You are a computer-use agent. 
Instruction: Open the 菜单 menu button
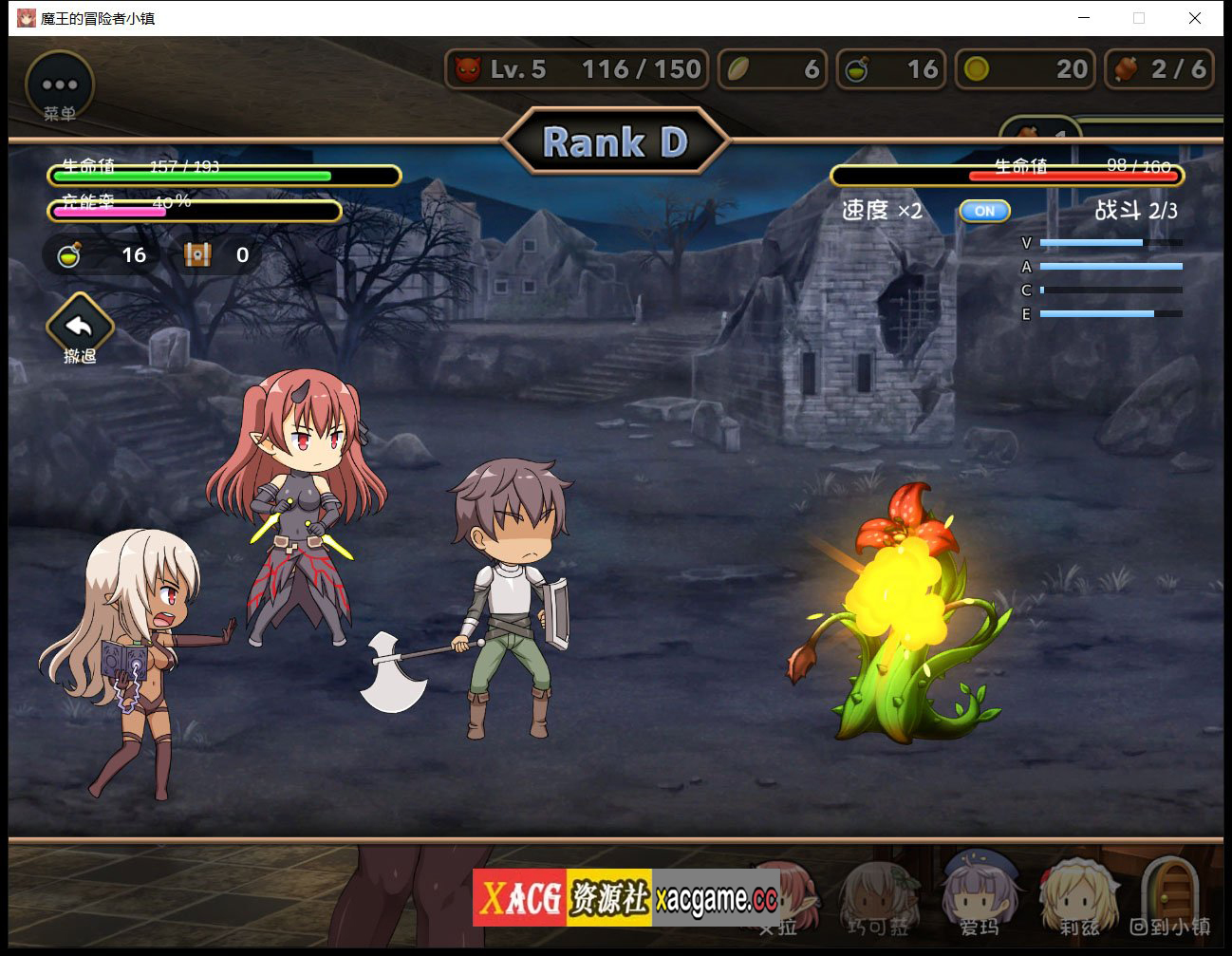pyautogui.click(x=60, y=86)
